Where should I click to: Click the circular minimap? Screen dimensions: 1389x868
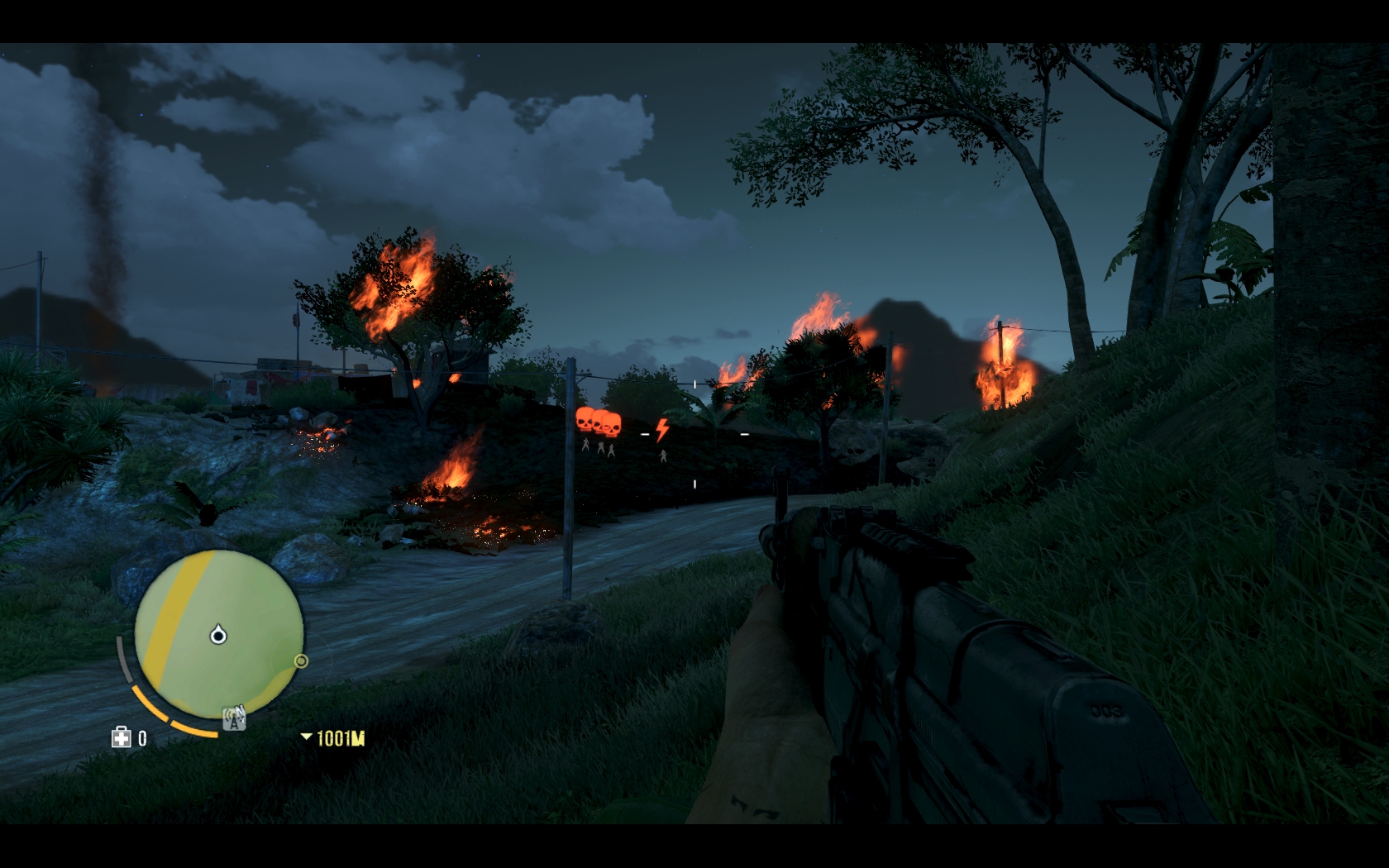[x=218, y=634]
